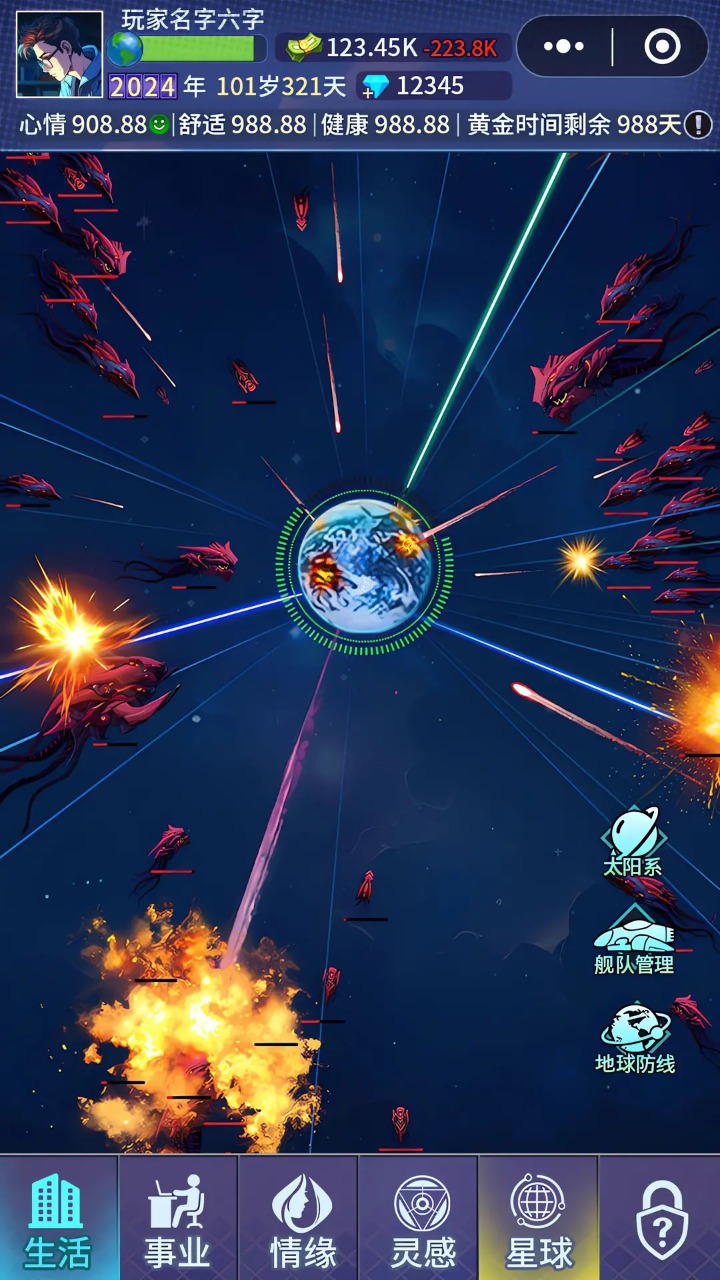Screen dimensions: 720x1280
Task: Click the exclamation info icon
Action: pos(698,125)
